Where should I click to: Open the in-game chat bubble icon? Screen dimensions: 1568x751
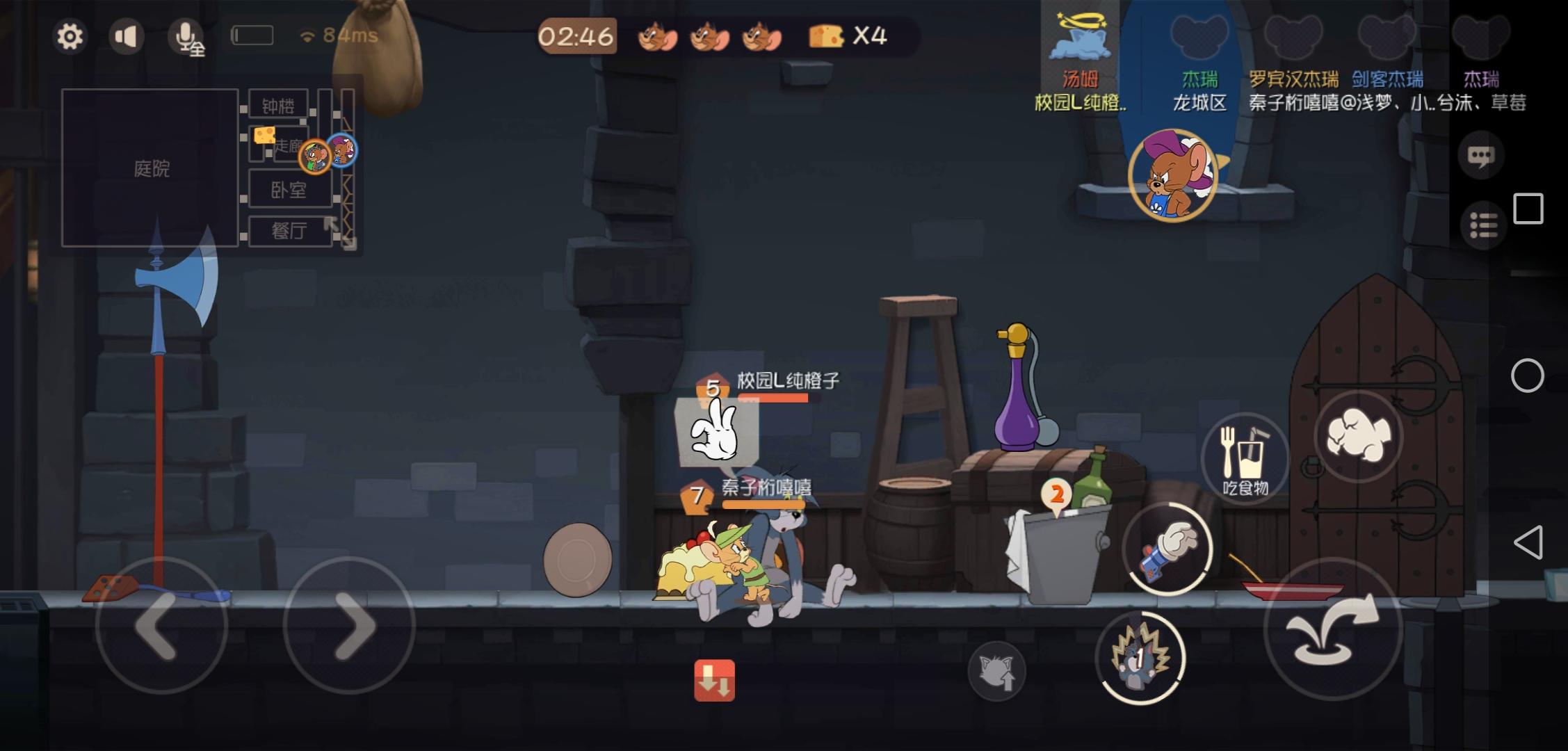click(x=1481, y=154)
